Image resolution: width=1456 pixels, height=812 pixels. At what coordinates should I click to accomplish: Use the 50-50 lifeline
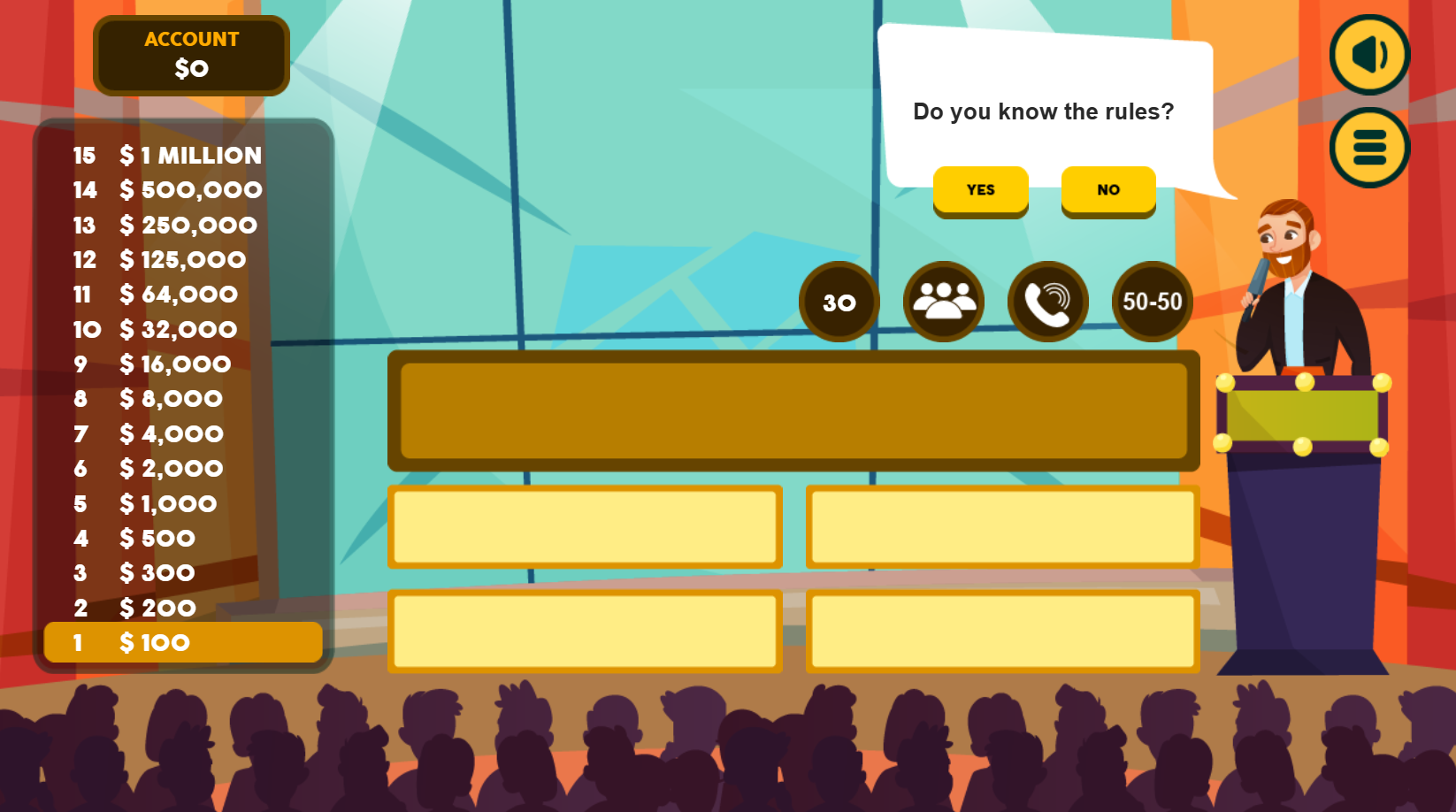click(1152, 302)
